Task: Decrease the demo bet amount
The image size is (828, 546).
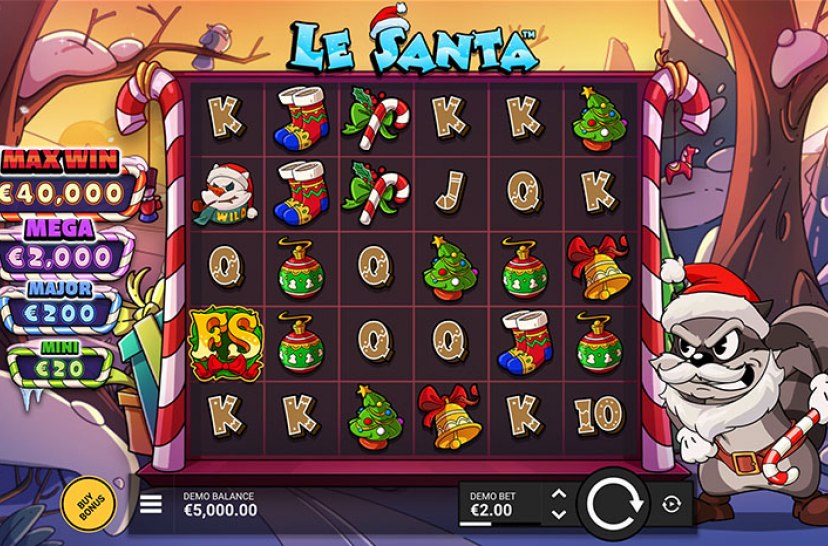Action: tap(559, 514)
